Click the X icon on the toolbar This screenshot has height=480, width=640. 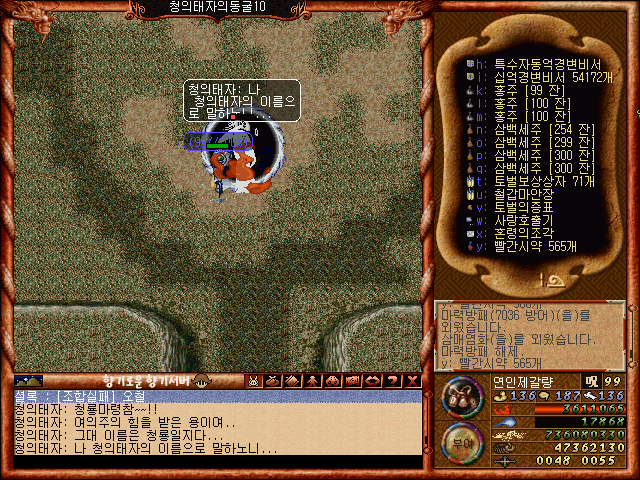pos(410,381)
